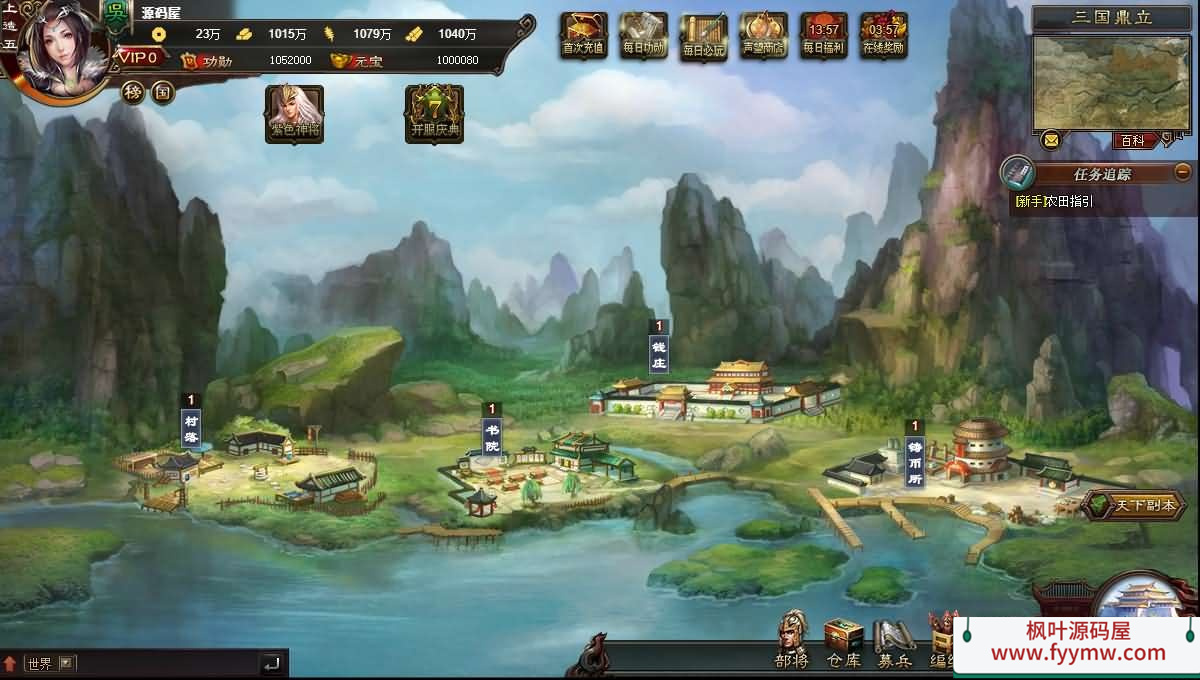Collapse the 任务追踪 quest tracker panel

click(1182, 171)
